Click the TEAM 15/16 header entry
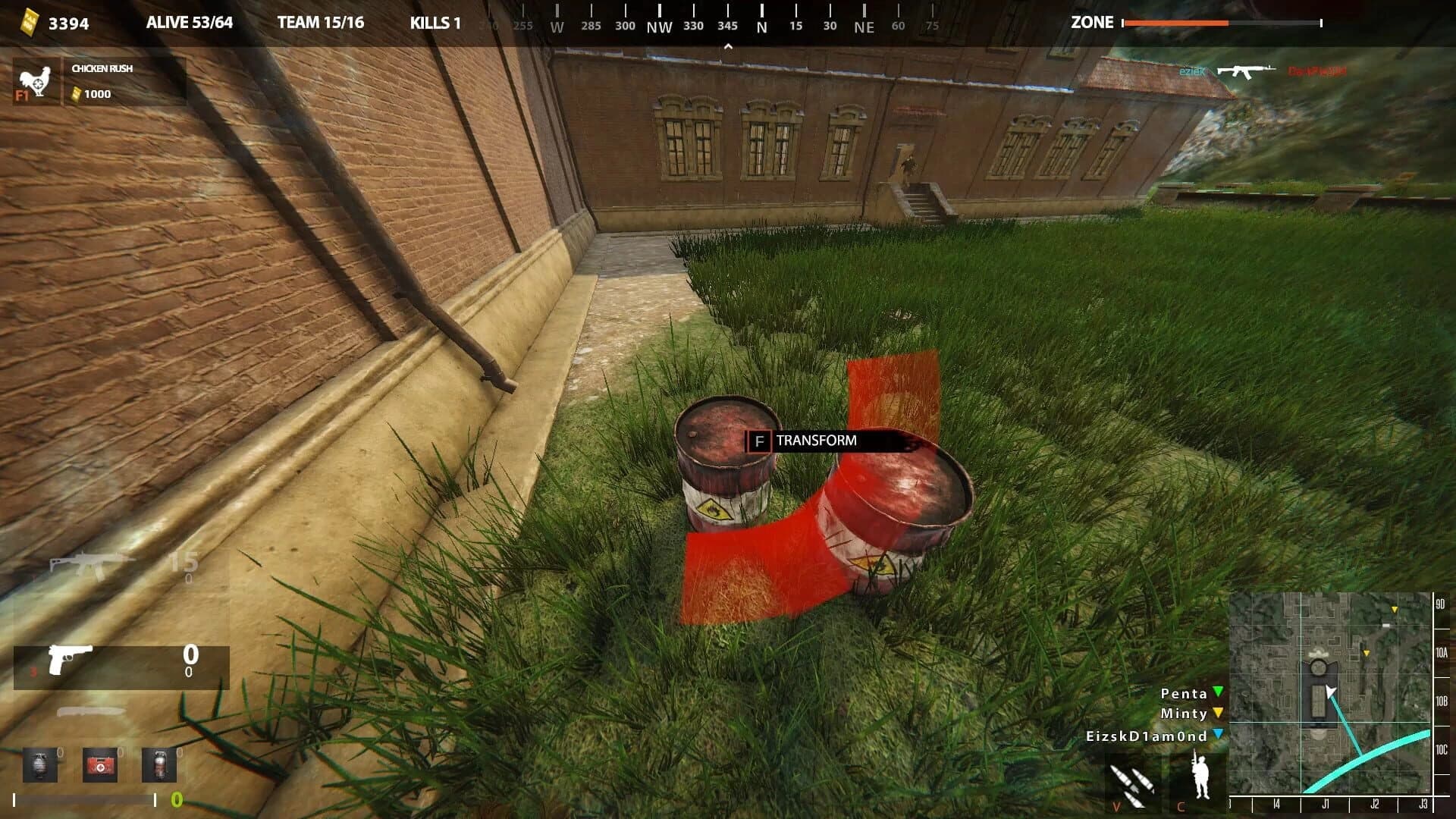 point(320,23)
